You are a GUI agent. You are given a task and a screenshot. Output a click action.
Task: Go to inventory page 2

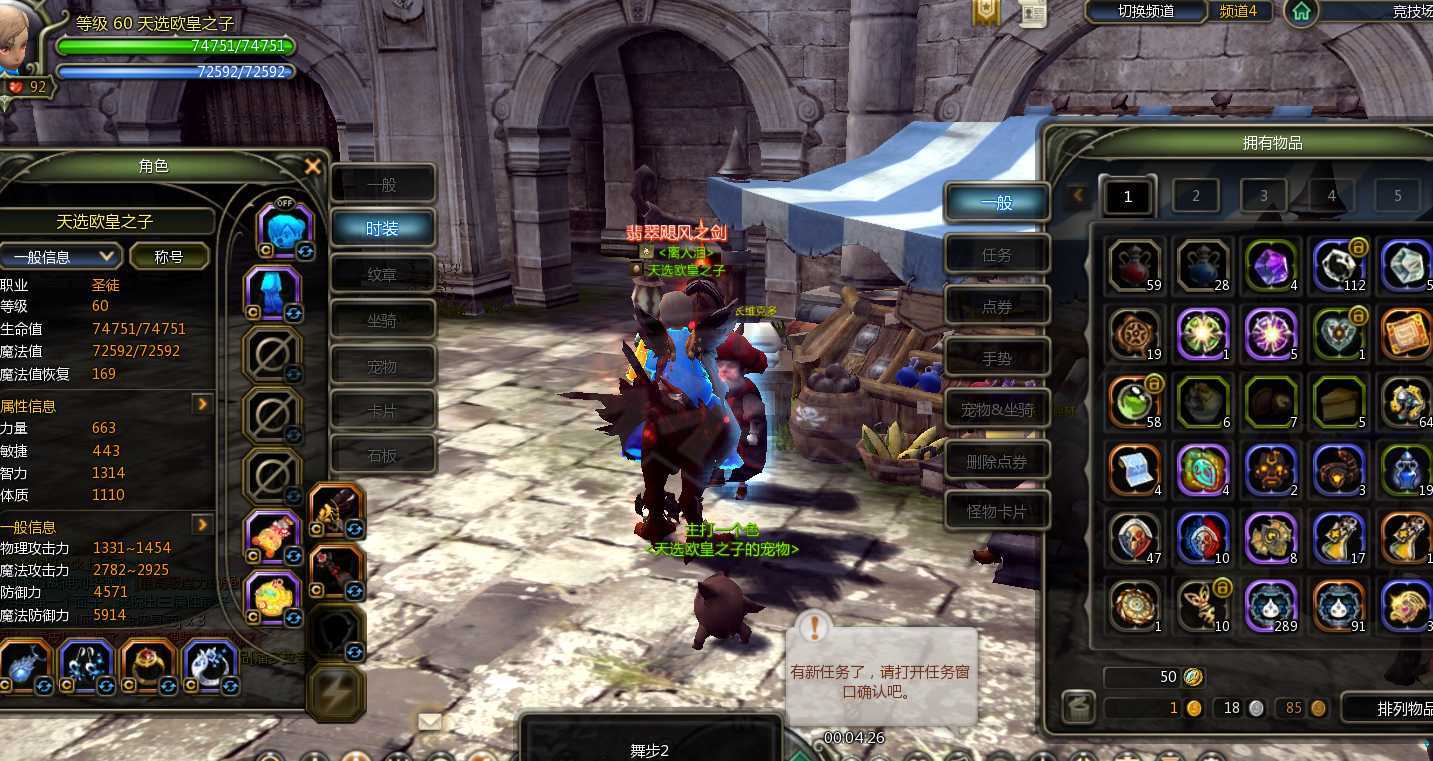coord(1196,196)
